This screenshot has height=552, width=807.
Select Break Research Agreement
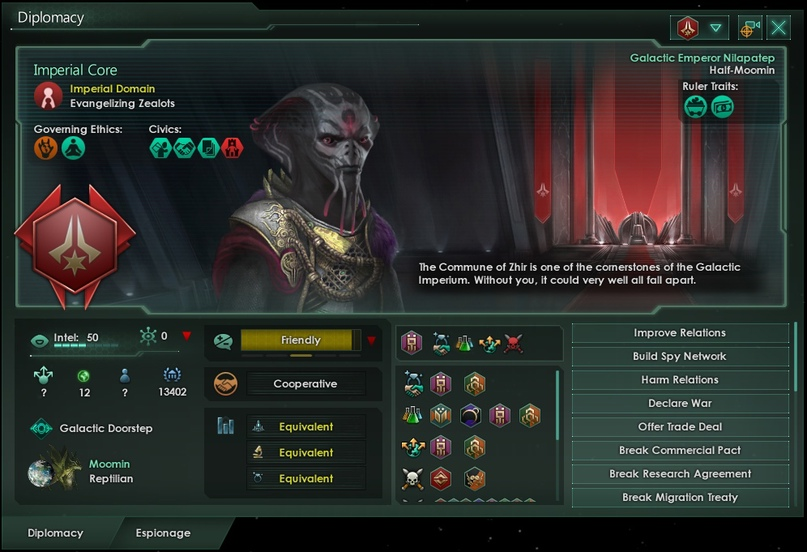pos(680,474)
